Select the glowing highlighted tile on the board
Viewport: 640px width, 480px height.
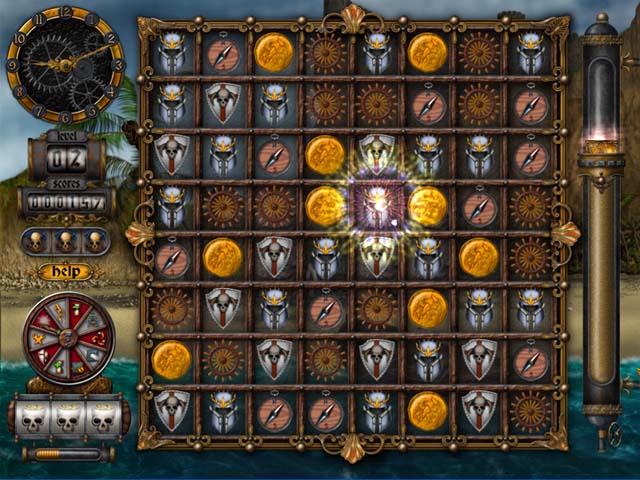377,205
